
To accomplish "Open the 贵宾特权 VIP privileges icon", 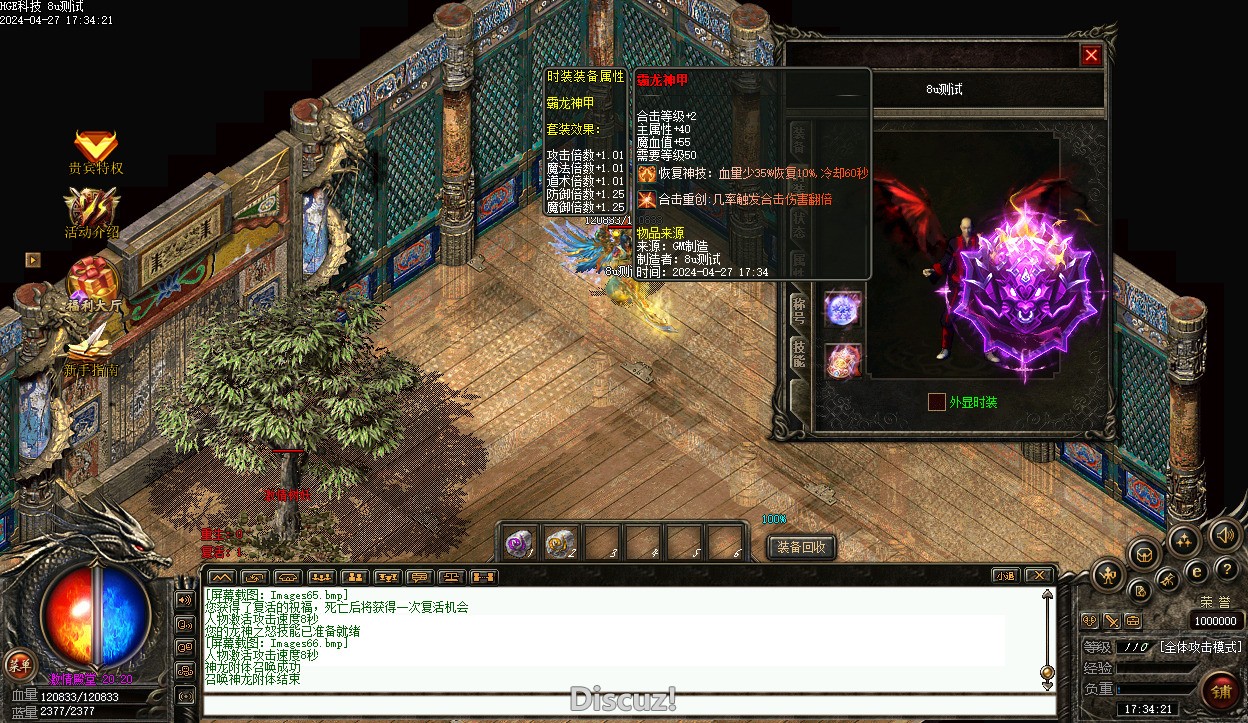I will click(x=96, y=148).
